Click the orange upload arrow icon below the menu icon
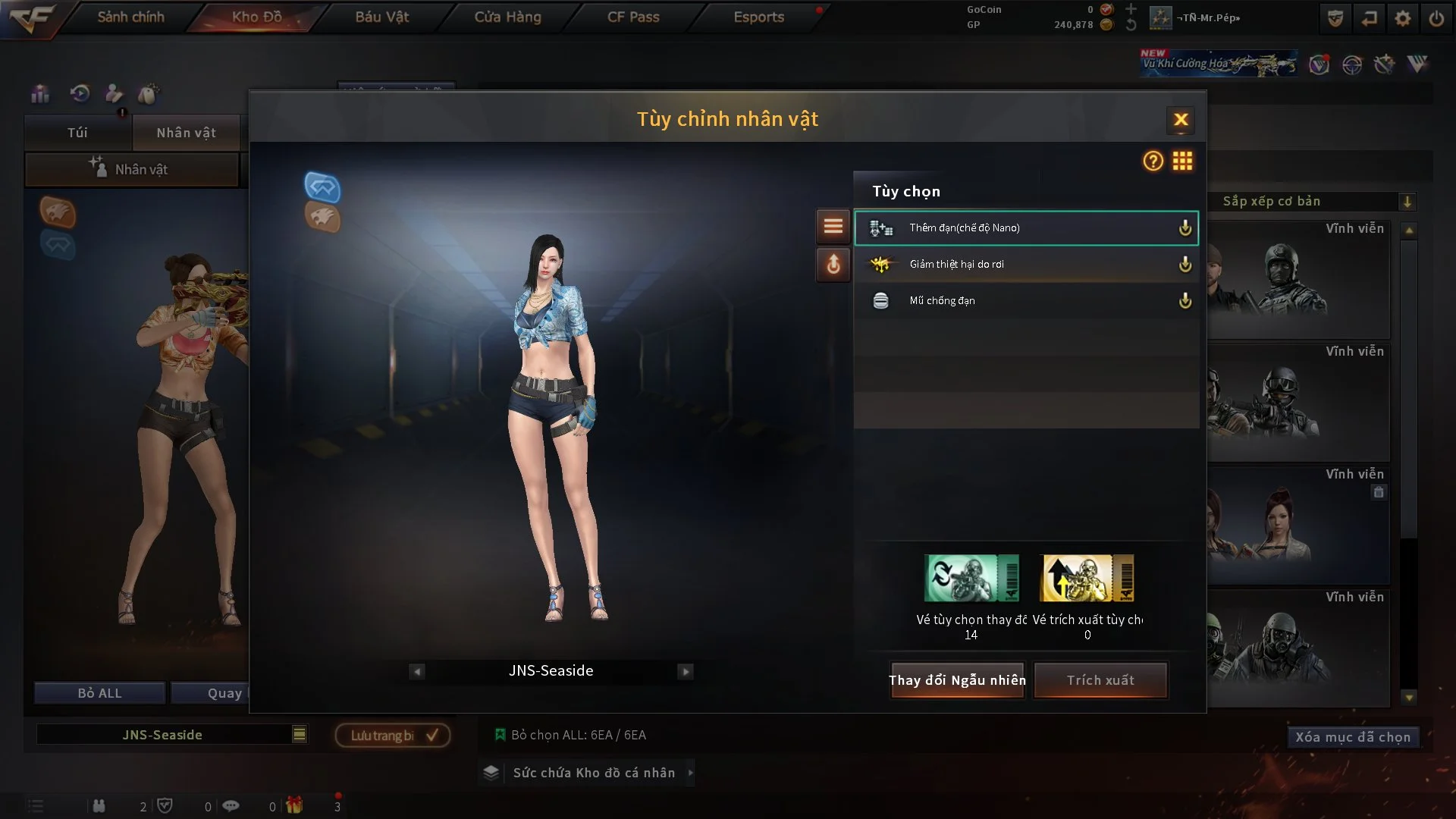Viewport: 1456px width, 819px height. click(x=833, y=265)
